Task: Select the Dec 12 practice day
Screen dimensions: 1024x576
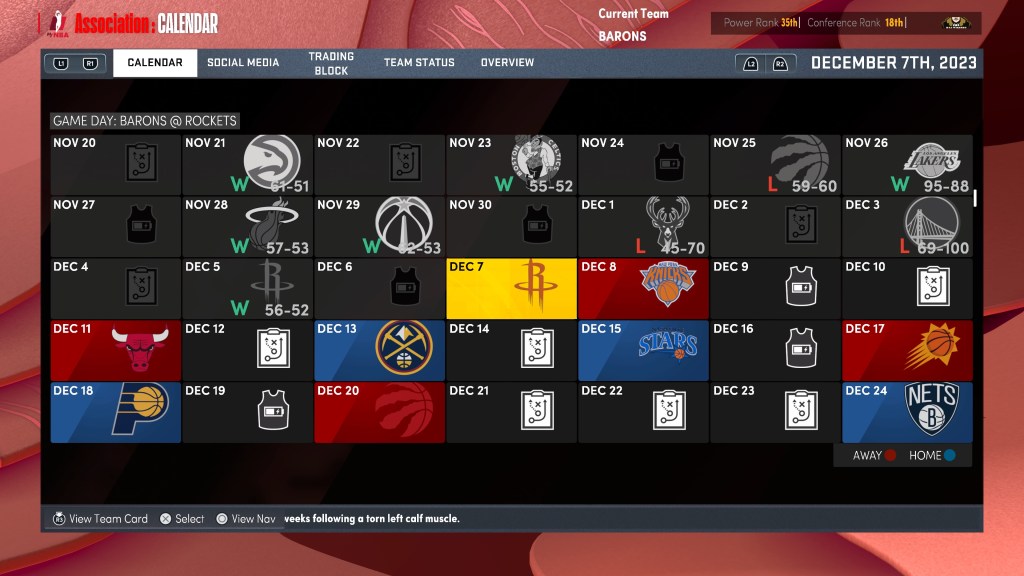Action: pos(247,350)
